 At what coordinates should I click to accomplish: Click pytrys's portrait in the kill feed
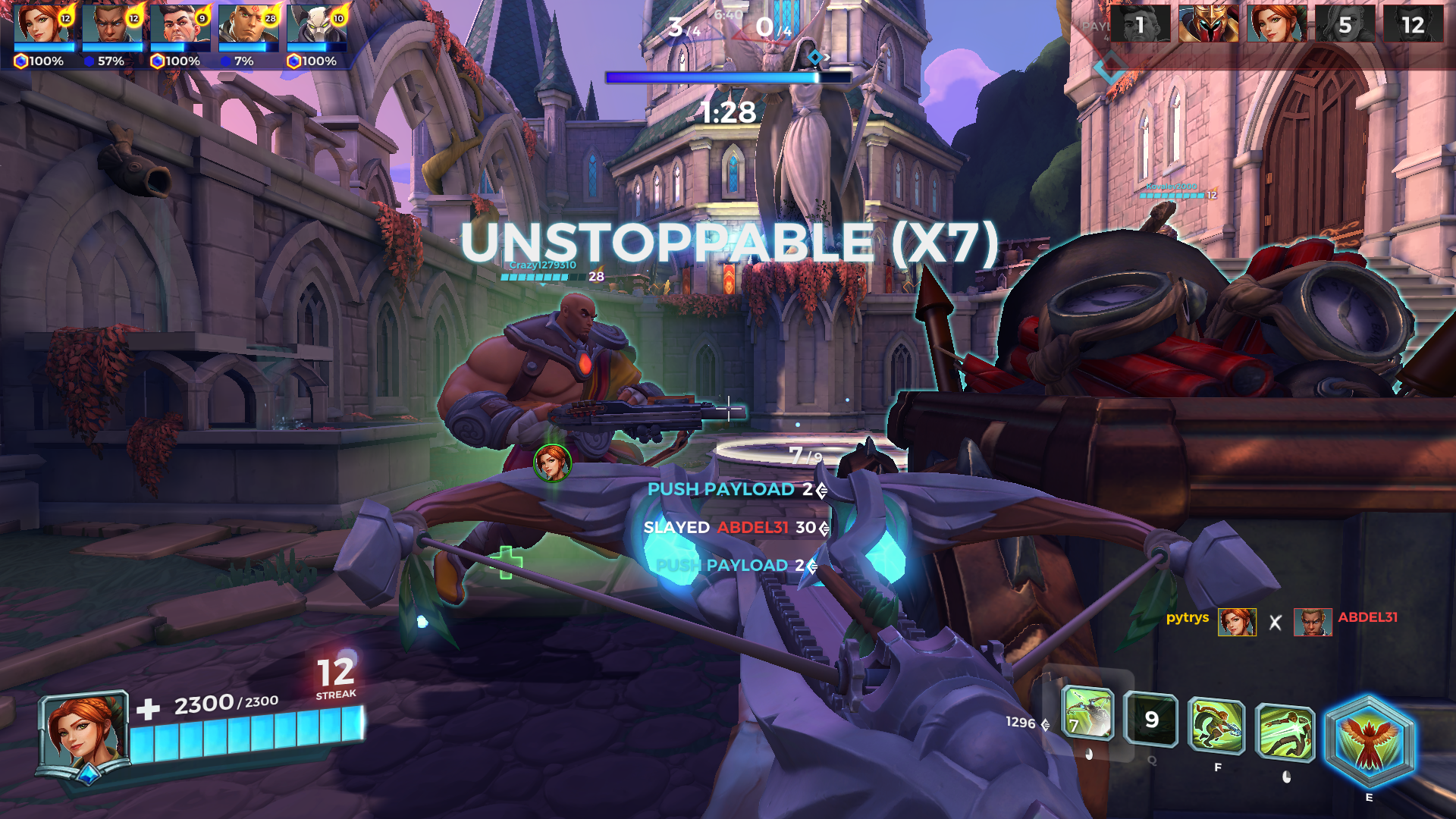[x=1237, y=622]
